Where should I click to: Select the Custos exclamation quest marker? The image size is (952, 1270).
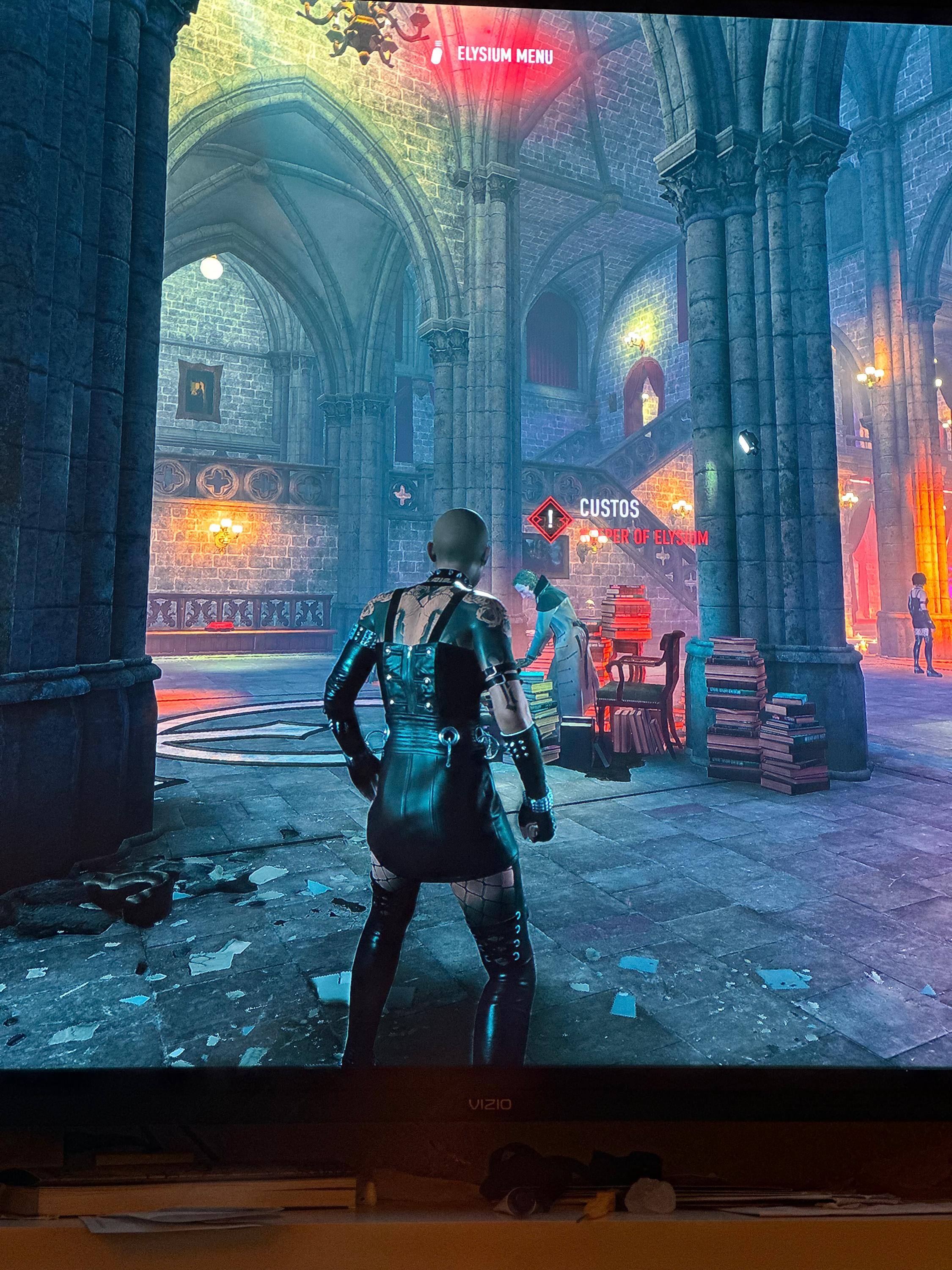550,519
